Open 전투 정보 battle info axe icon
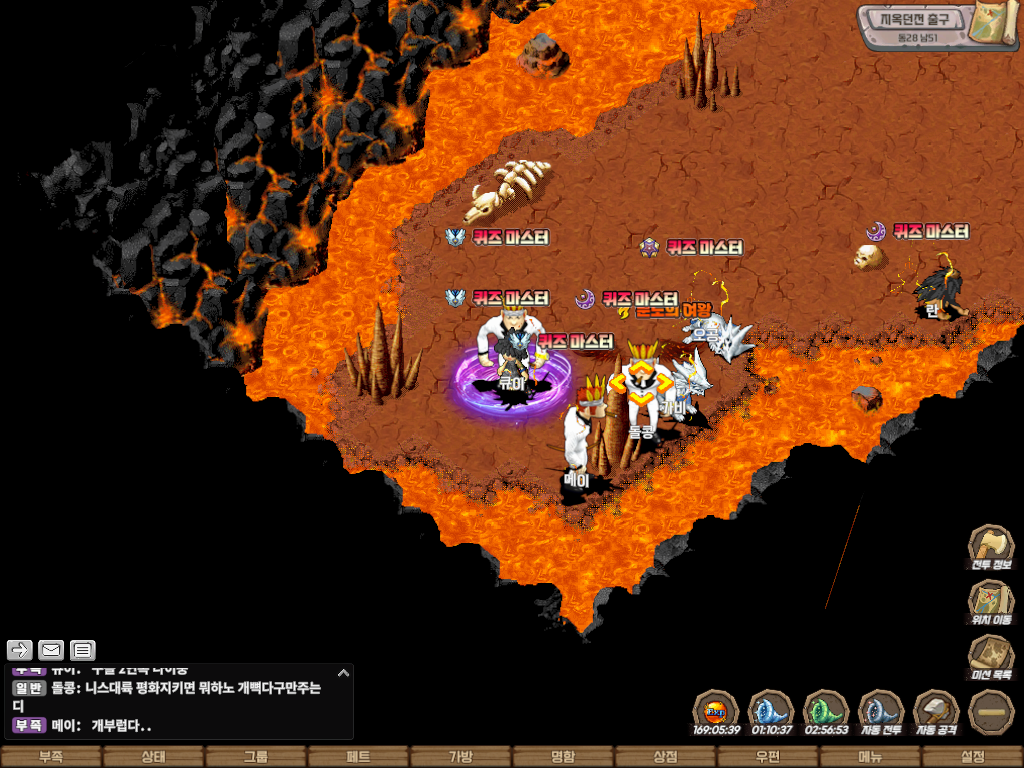Viewport: 1024px width, 768px height. 990,547
